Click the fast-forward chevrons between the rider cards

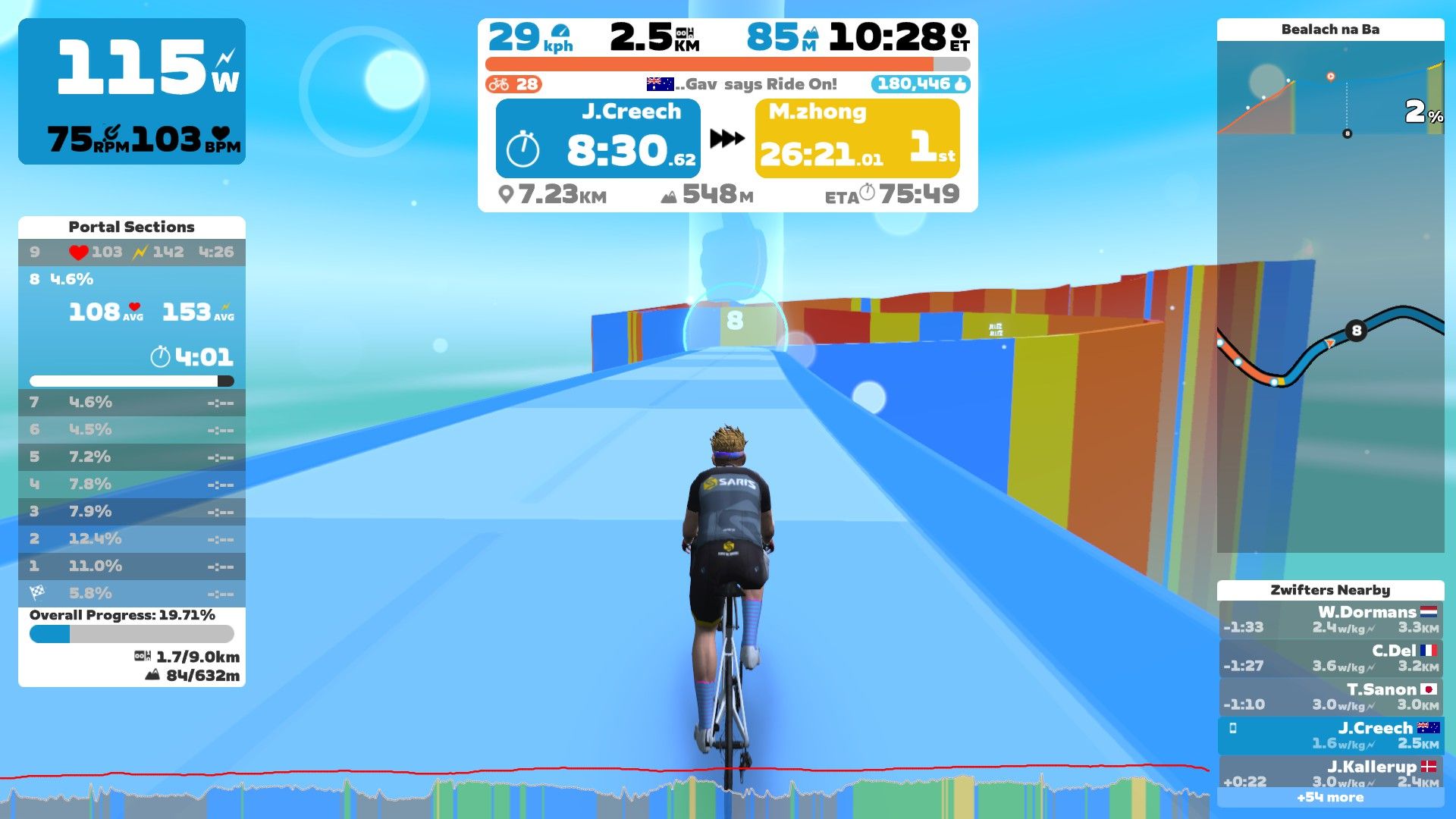[726, 138]
